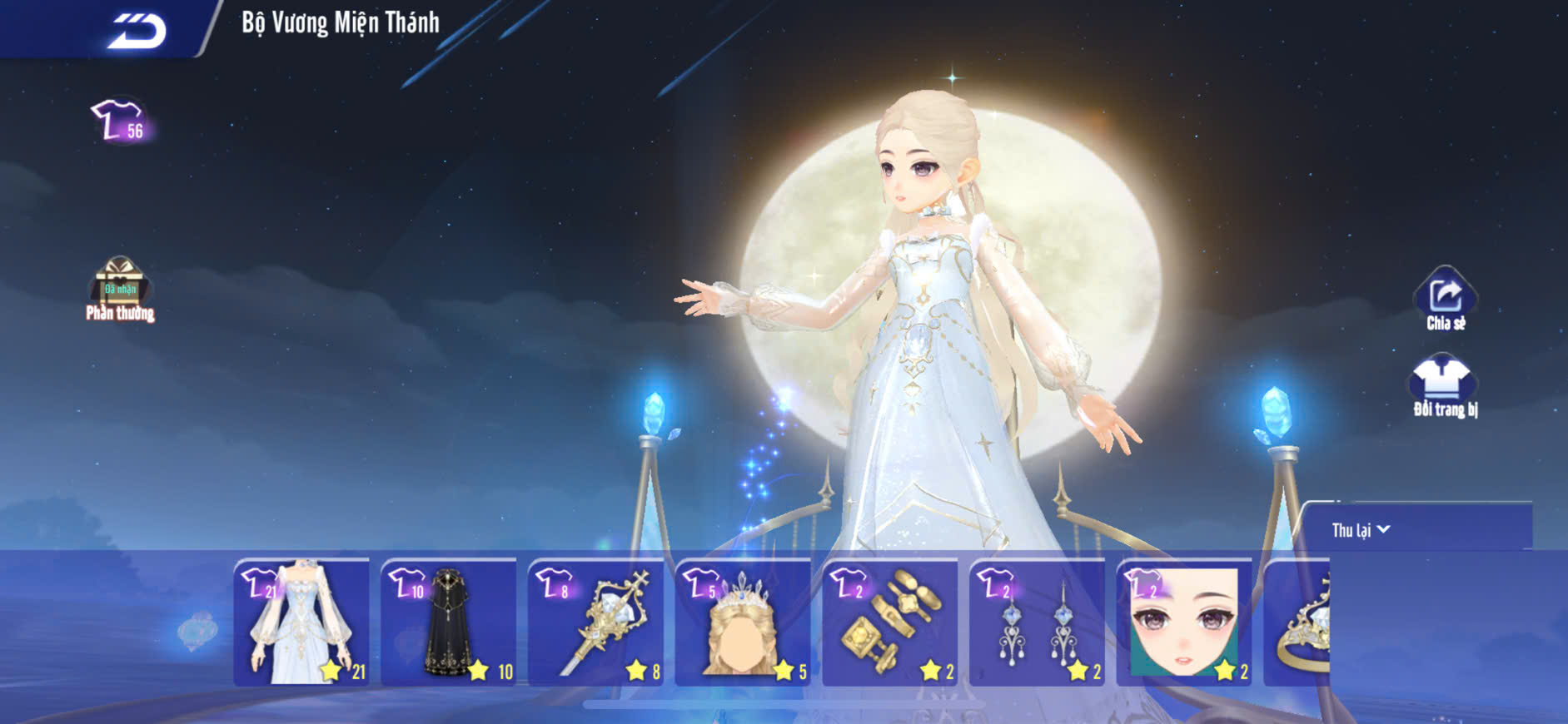Click the partially hidden golden ring slot

1299,622
